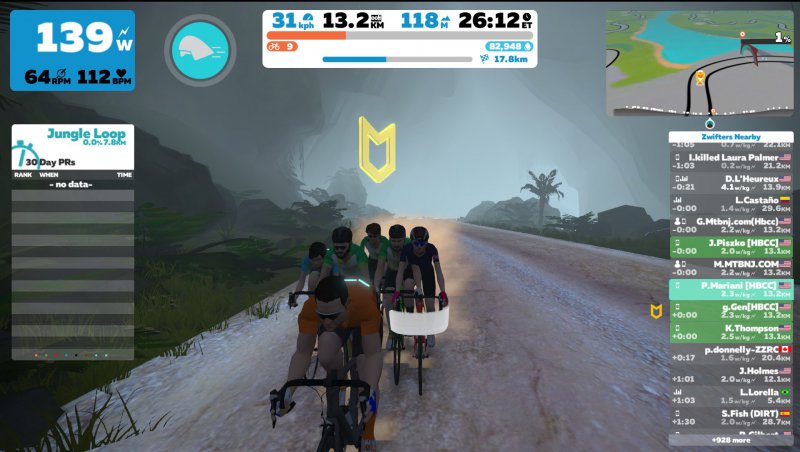This screenshot has height=452, width=800.
Task: Click the Zwifters Nearby header
Action: (x=731, y=137)
